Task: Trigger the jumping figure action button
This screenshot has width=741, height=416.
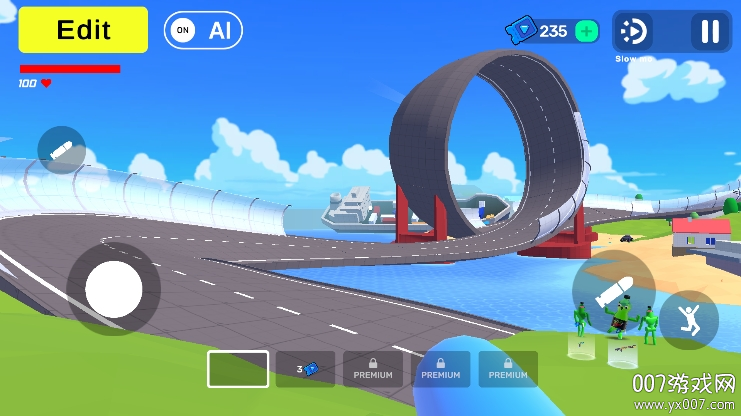Action: pos(688,320)
